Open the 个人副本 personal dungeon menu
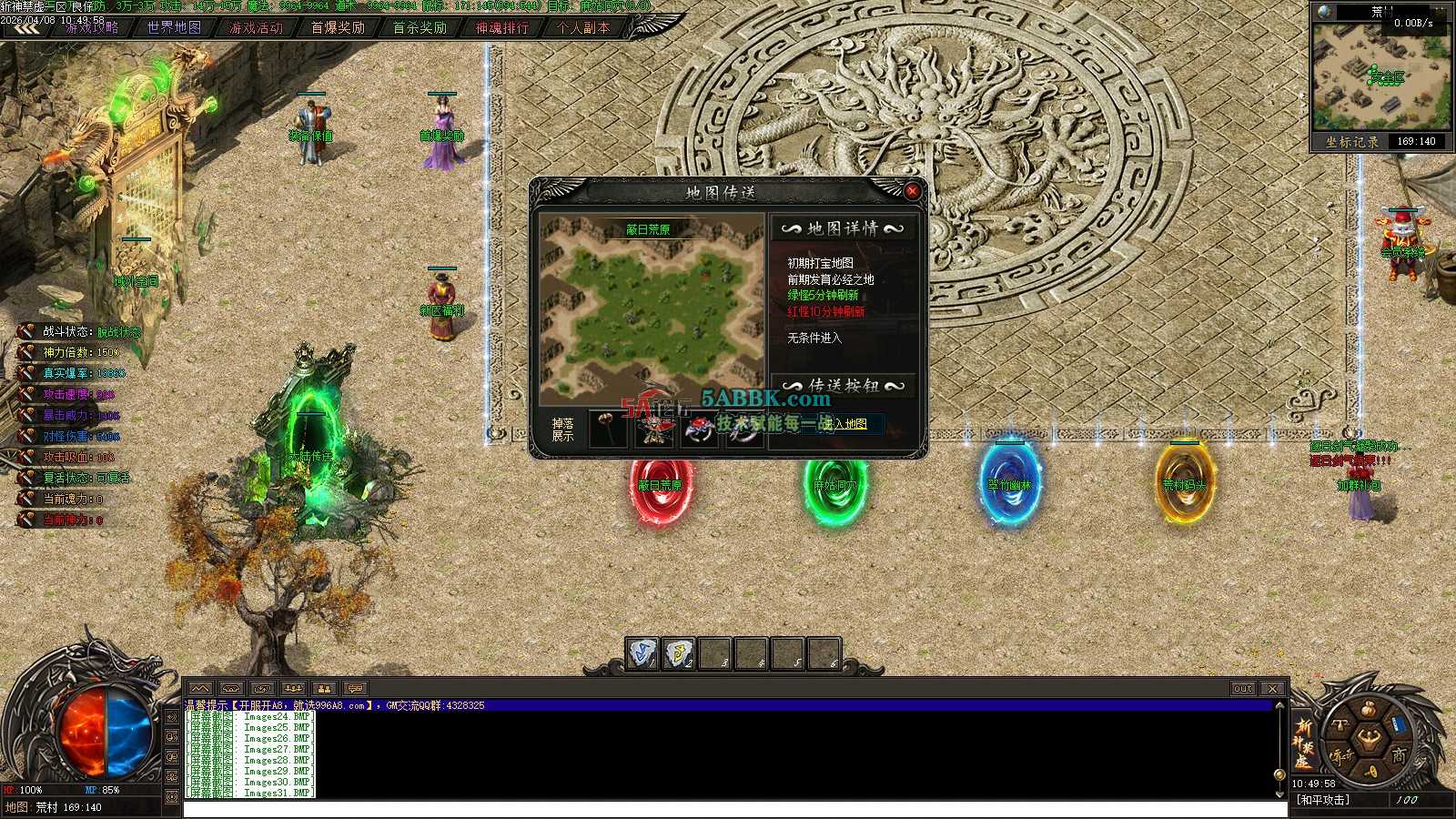1456x819 pixels. point(583,27)
